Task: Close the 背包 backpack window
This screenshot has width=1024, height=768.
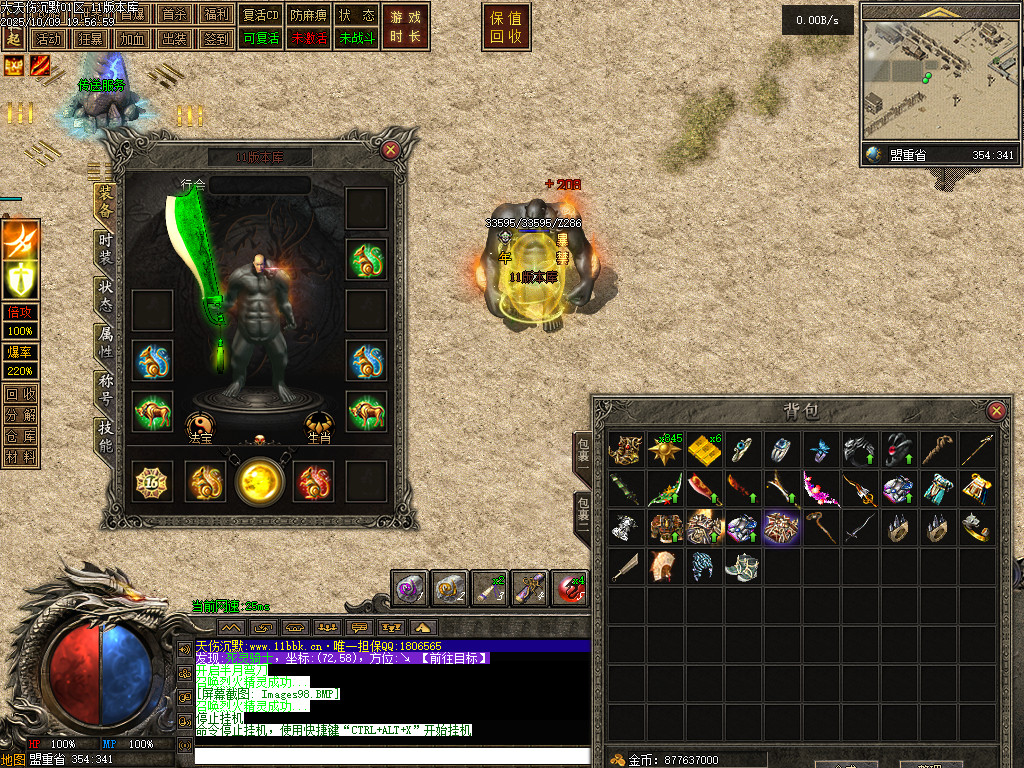Action: point(995,411)
